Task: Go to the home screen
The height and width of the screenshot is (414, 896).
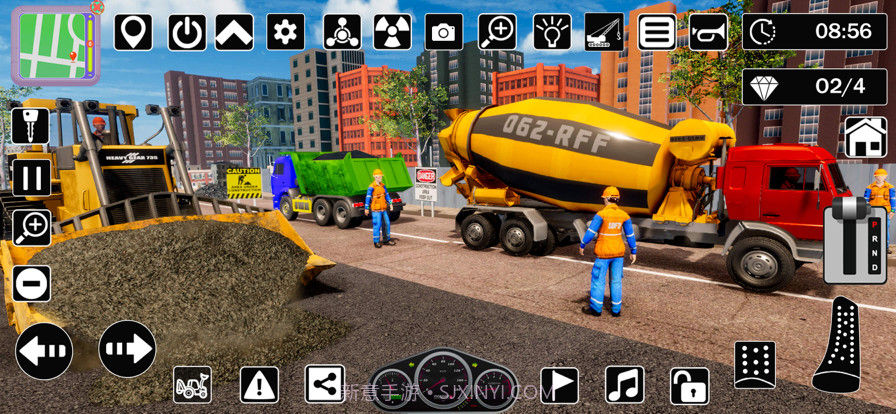Action: (x=865, y=137)
